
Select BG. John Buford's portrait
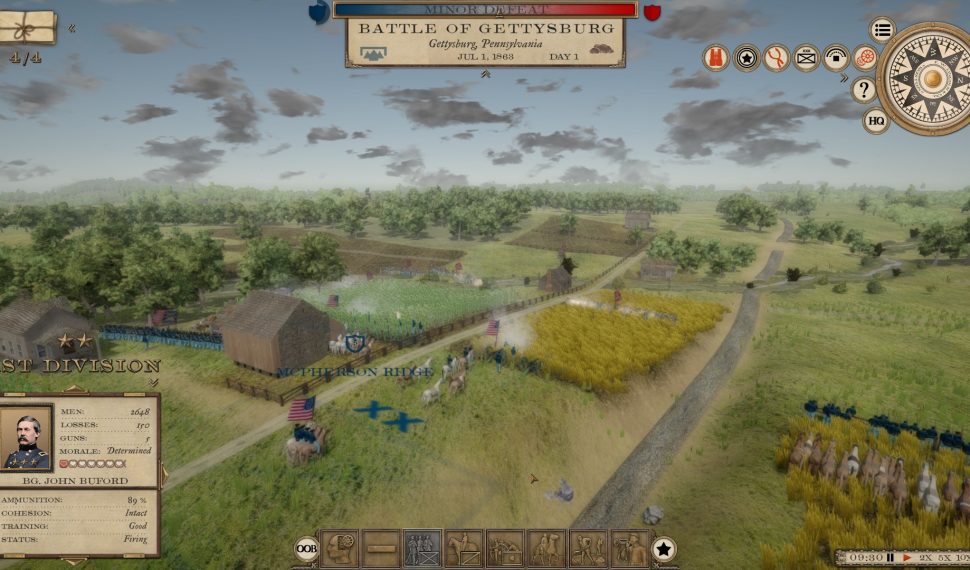(26, 438)
